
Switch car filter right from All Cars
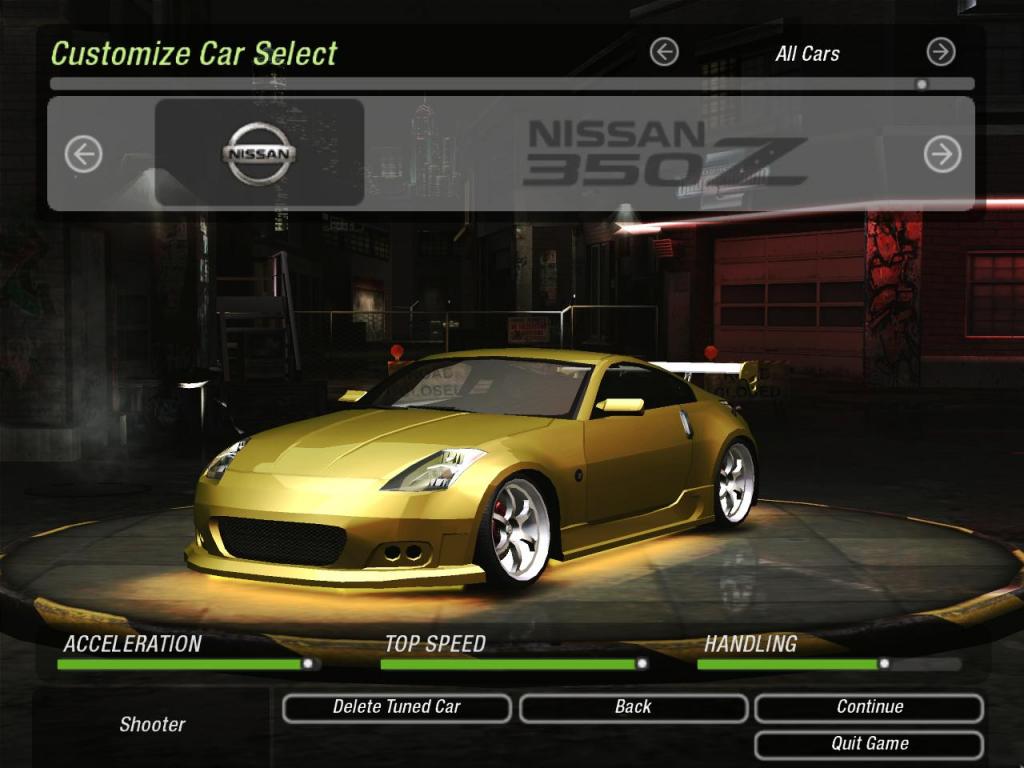click(940, 52)
